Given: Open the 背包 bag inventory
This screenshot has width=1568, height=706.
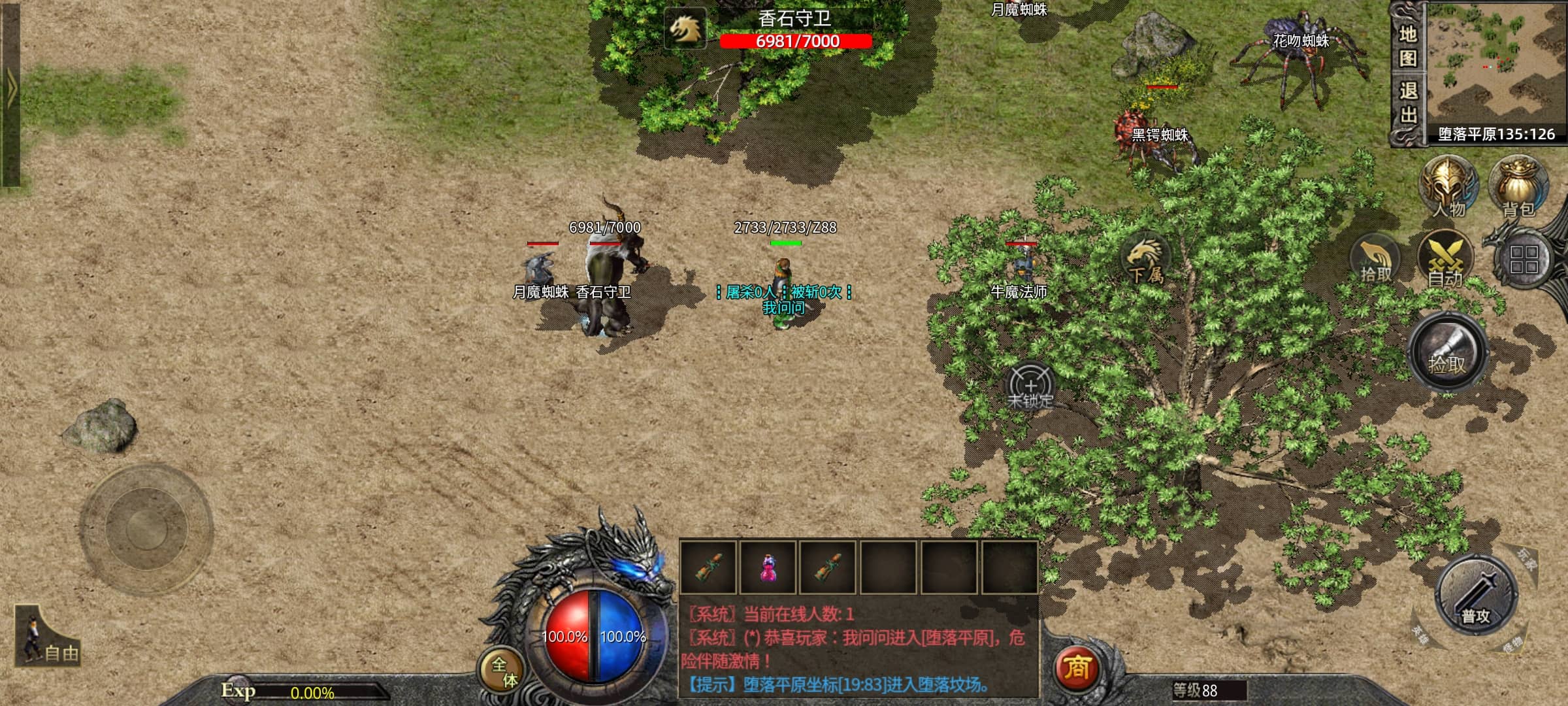Looking at the screenshot, I should 1518,187.
